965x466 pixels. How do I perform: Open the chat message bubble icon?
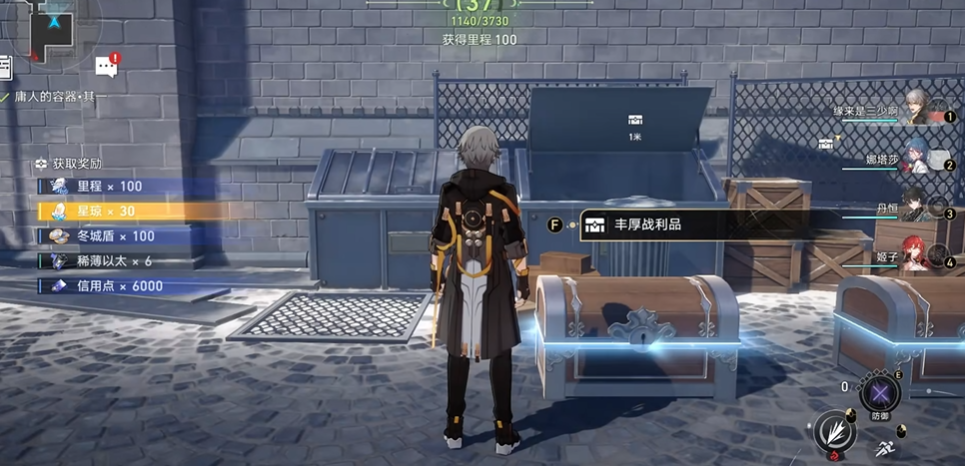106,67
